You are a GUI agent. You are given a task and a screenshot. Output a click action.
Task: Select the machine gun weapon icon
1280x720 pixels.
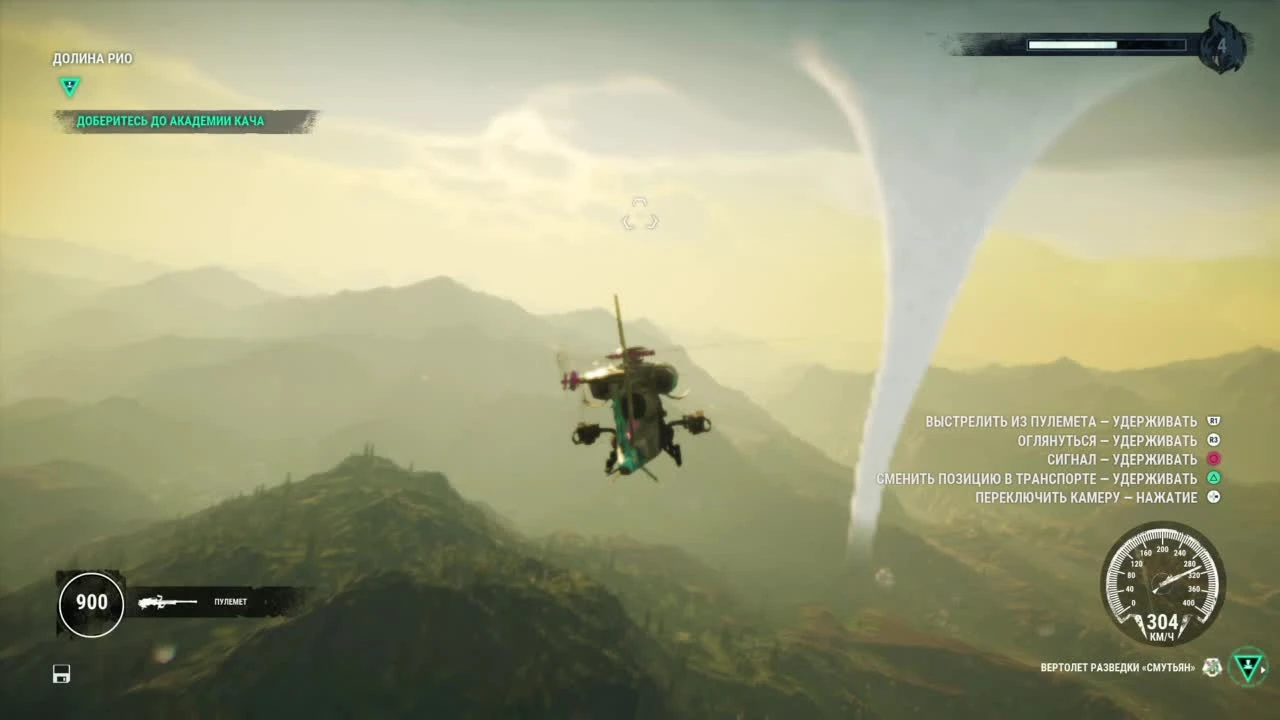(163, 602)
